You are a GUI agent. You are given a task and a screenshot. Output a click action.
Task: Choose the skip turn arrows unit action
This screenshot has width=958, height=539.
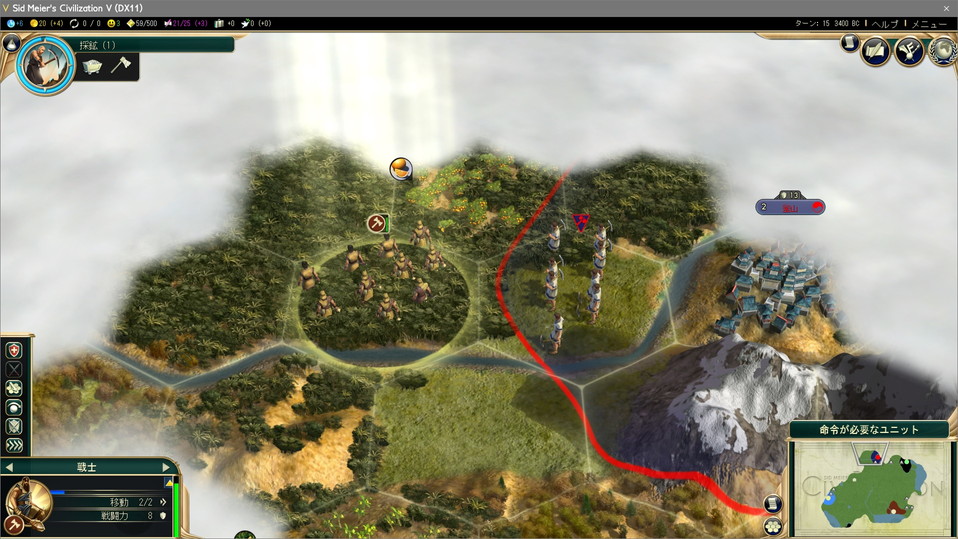(14, 446)
